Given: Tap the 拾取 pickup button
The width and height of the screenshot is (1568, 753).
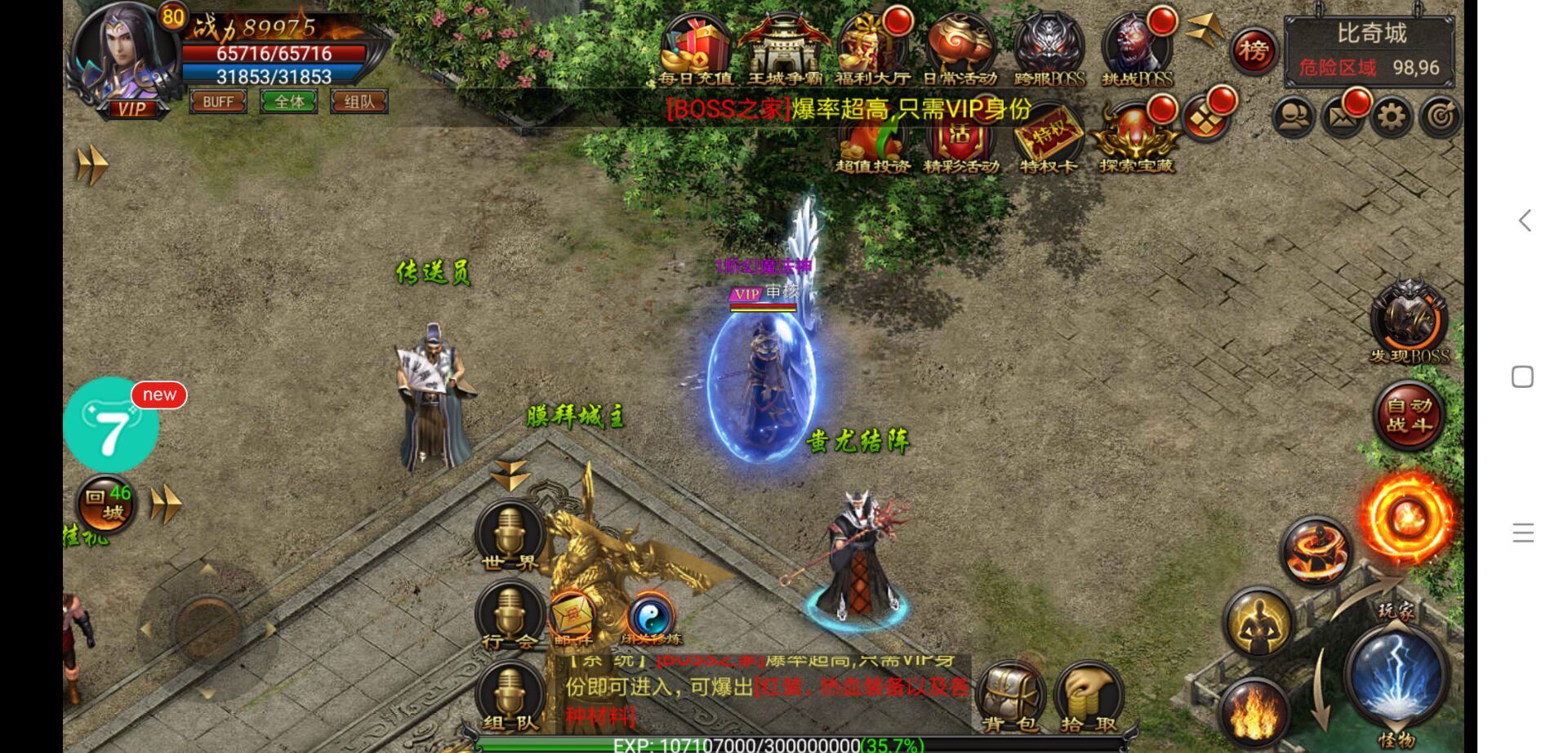Looking at the screenshot, I should pos(1089,697).
